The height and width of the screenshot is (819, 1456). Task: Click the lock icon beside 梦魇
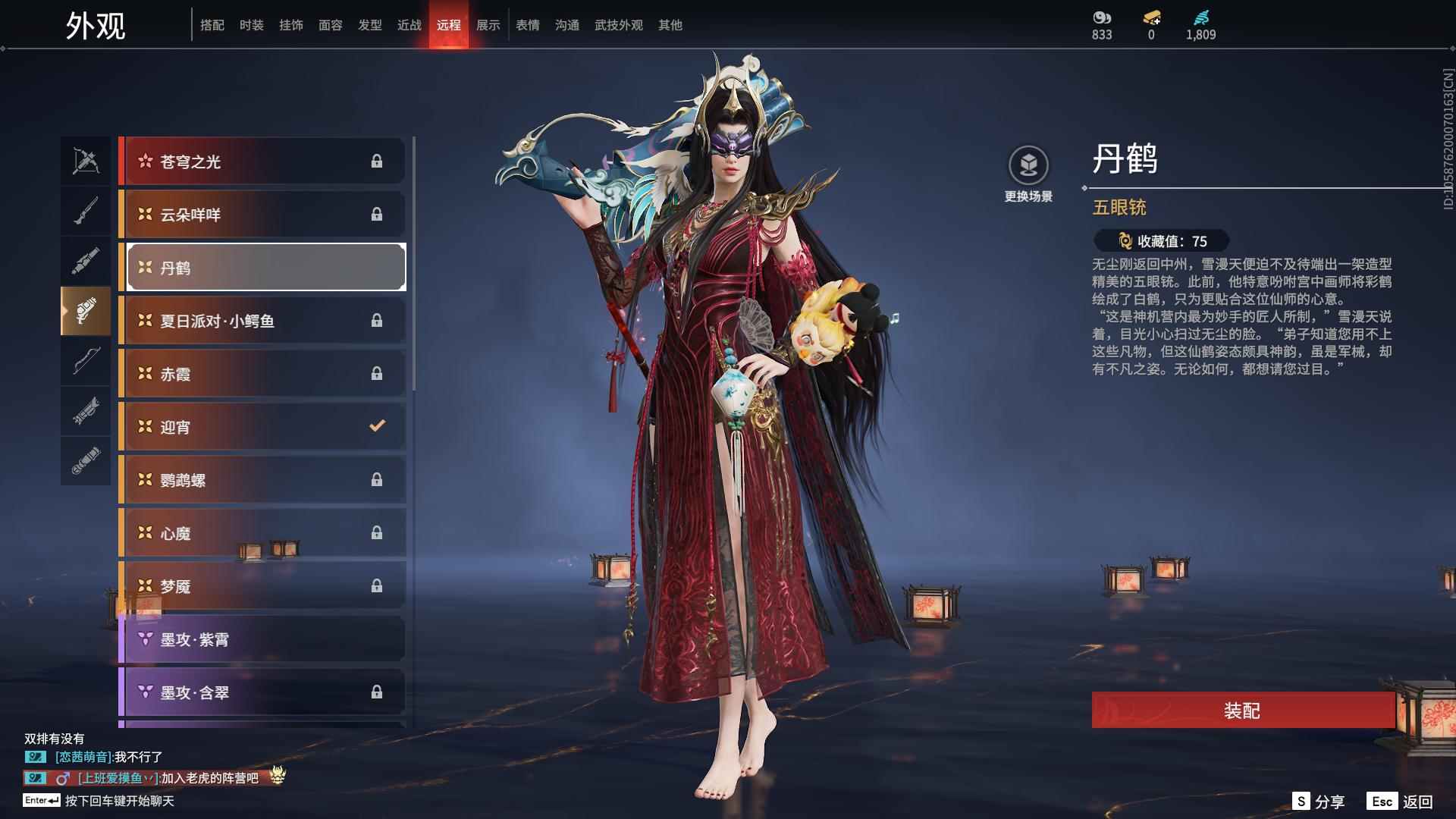(x=377, y=585)
